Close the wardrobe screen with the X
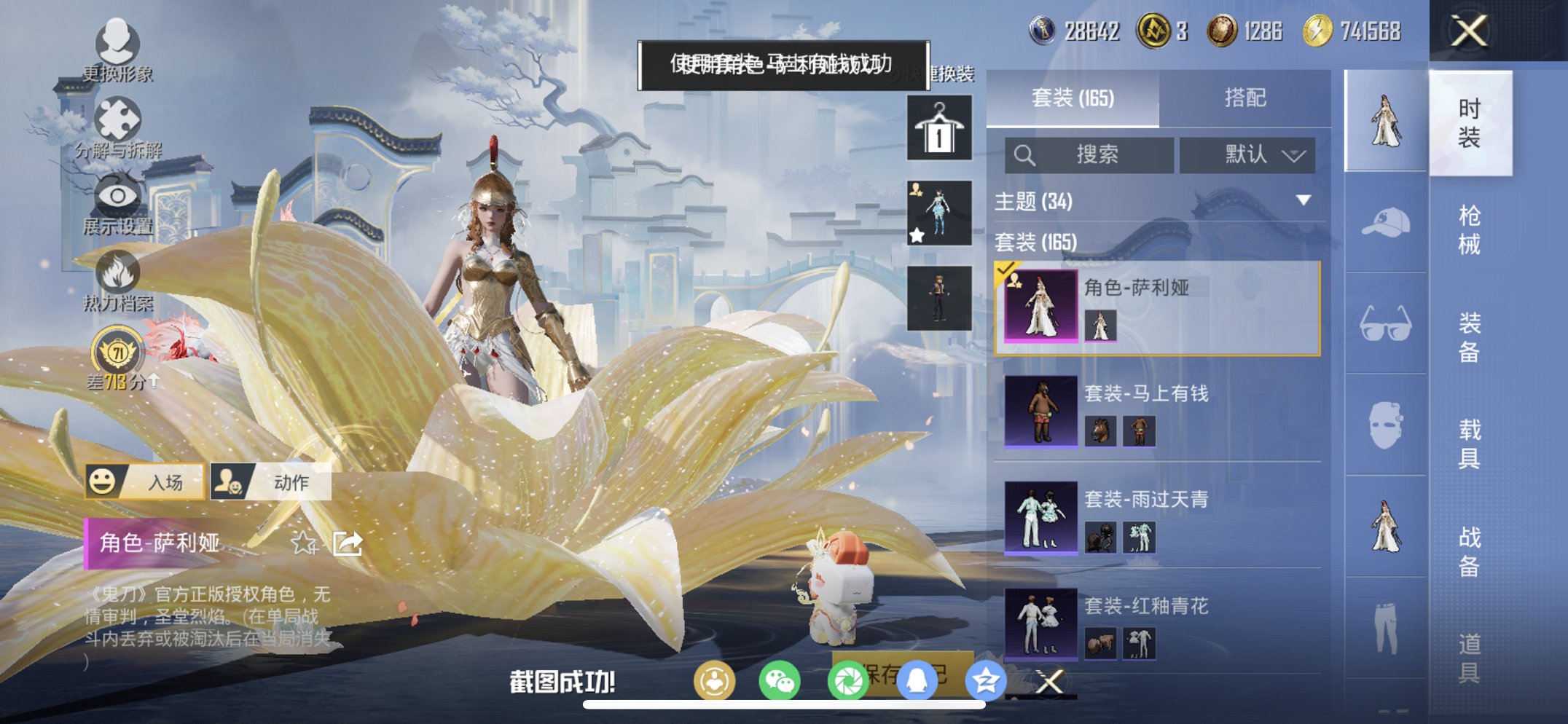Screen dimensions: 1568x724 [1468, 31]
